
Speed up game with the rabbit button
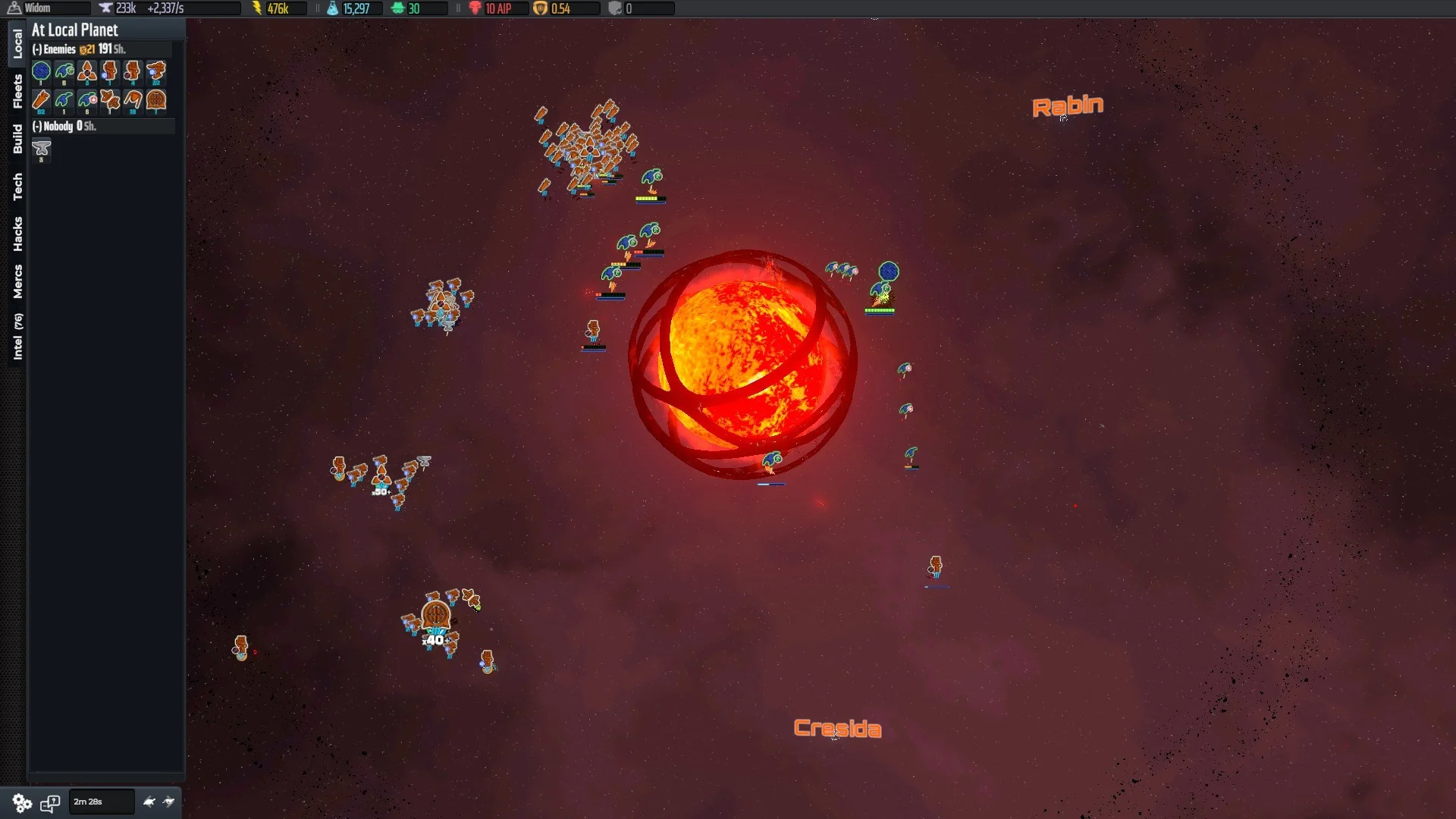click(x=169, y=802)
